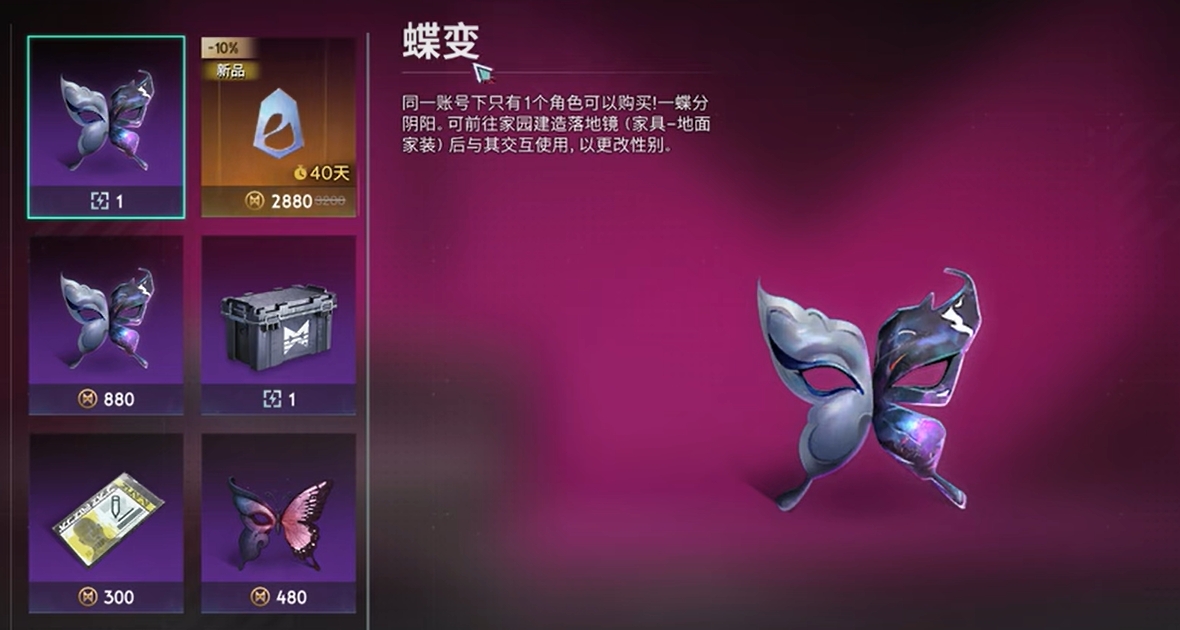Choose the discounted new item priced 2880
This screenshot has width=1180, height=630.
pyautogui.click(x=278, y=126)
